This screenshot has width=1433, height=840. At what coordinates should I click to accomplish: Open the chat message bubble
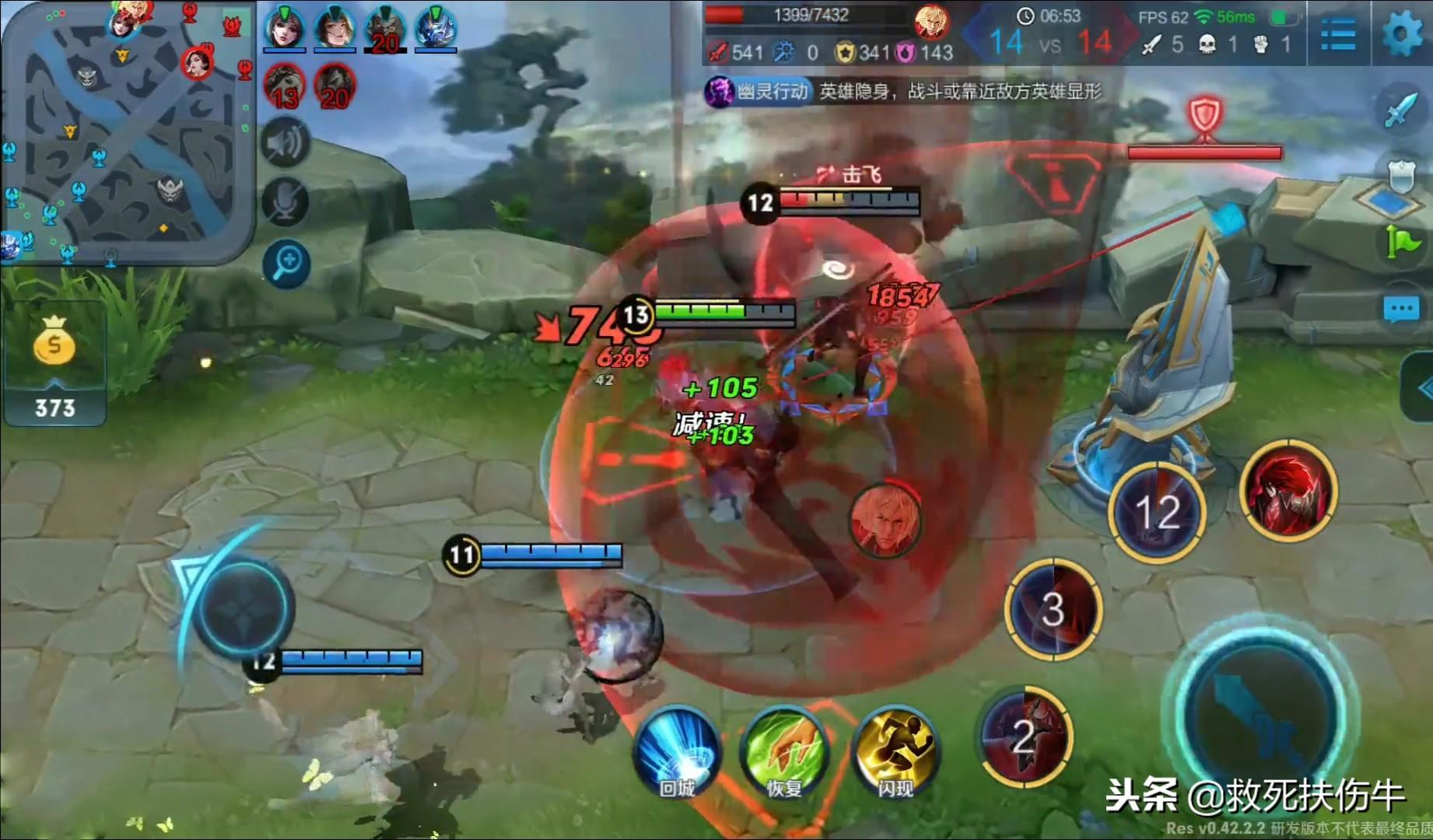click(x=1401, y=310)
